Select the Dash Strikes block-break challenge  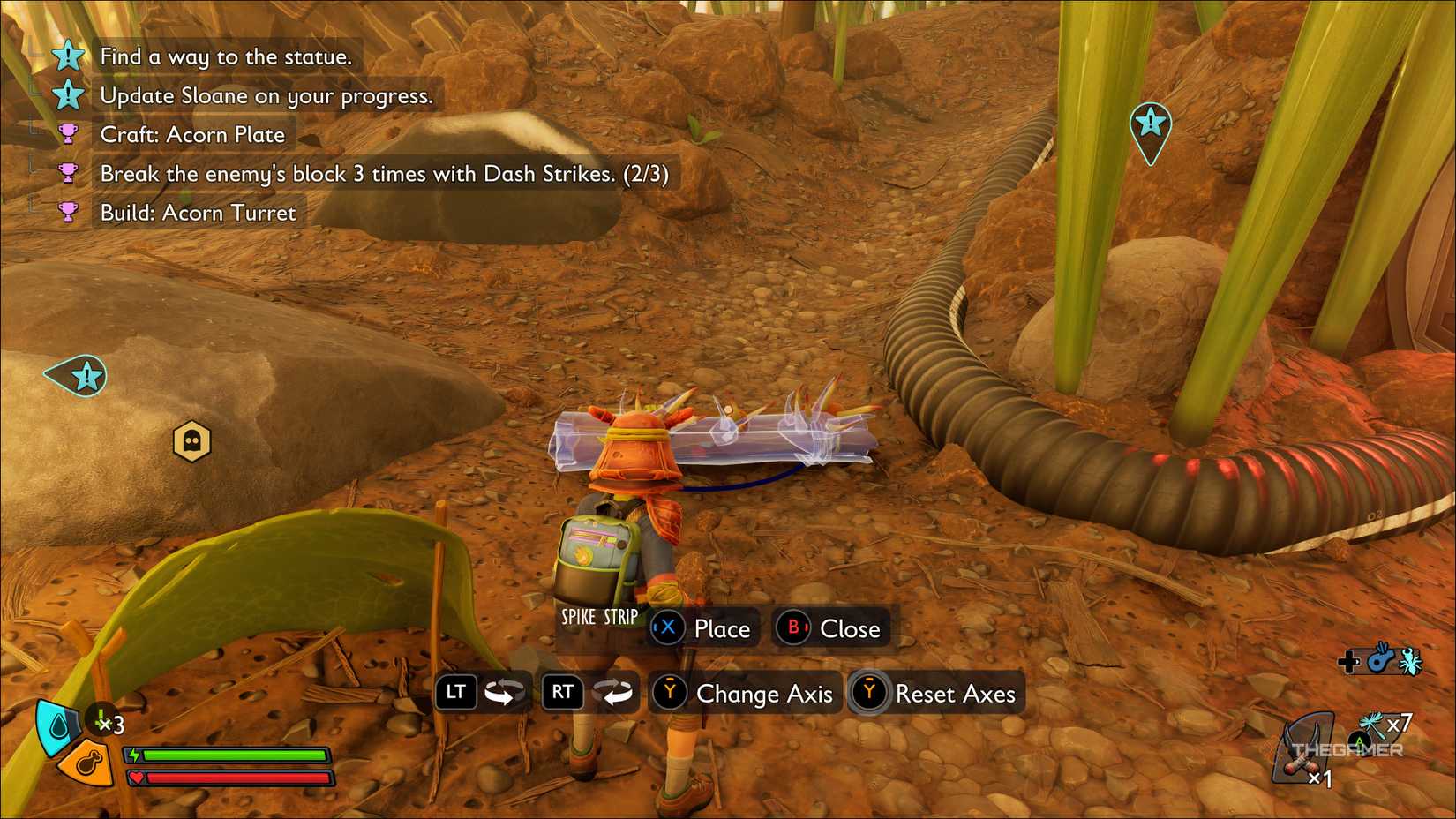tap(384, 173)
